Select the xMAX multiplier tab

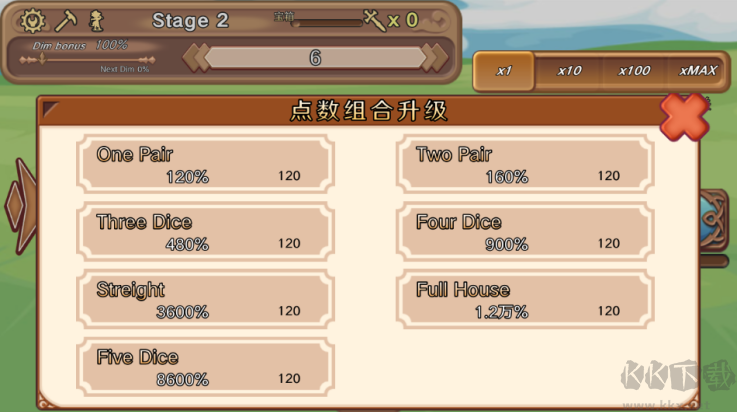(x=698, y=71)
